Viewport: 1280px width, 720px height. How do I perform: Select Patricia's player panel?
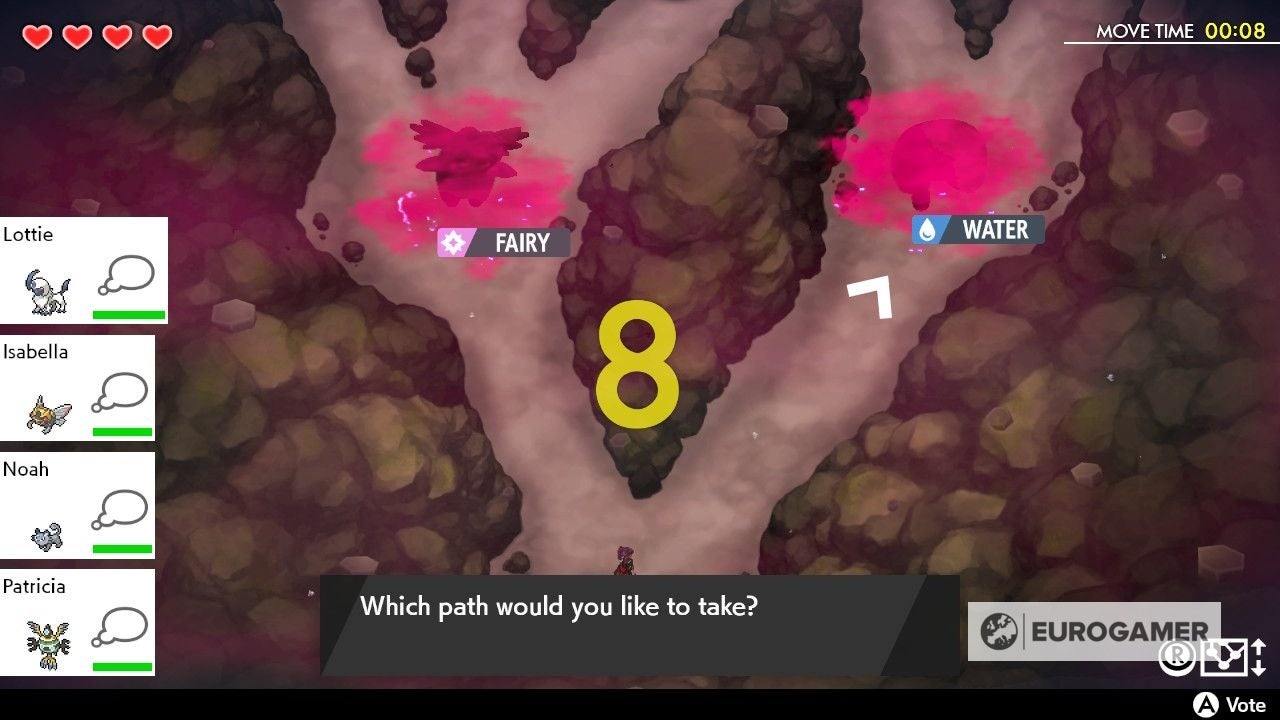pyautogui.click(x=78, y=622)
